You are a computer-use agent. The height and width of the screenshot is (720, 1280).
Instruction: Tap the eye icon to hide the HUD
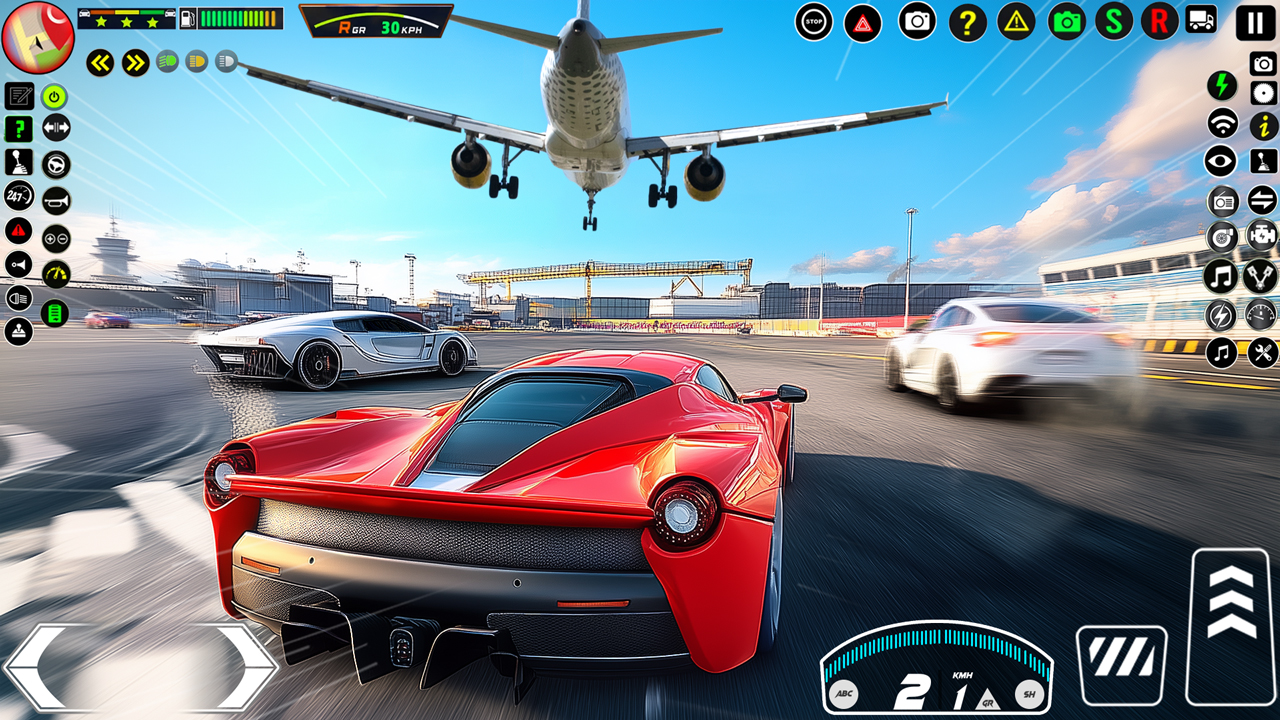pos(1220,160)
